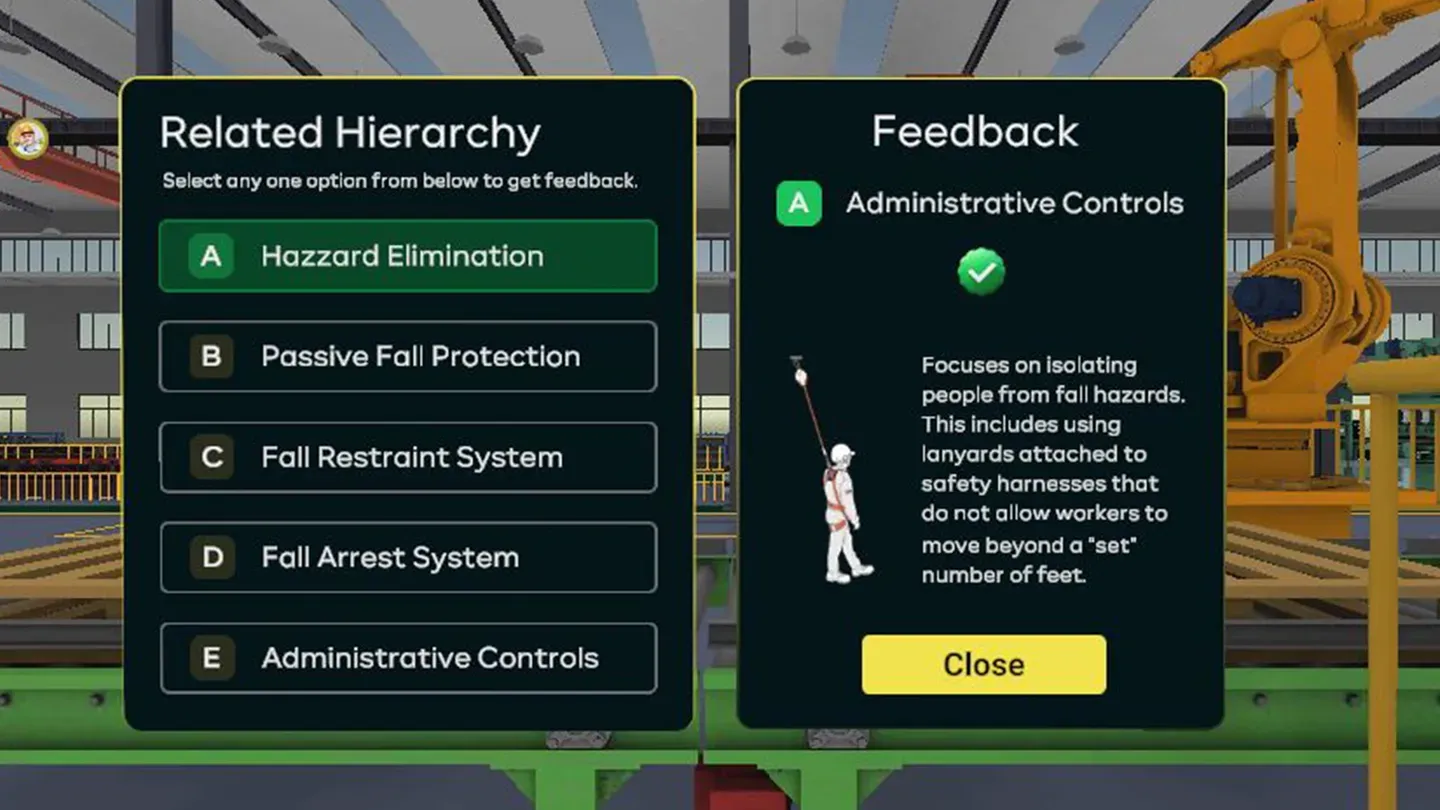
Task: Click the E badge next to Administrative Controls
Action: [x=210, y=658]
